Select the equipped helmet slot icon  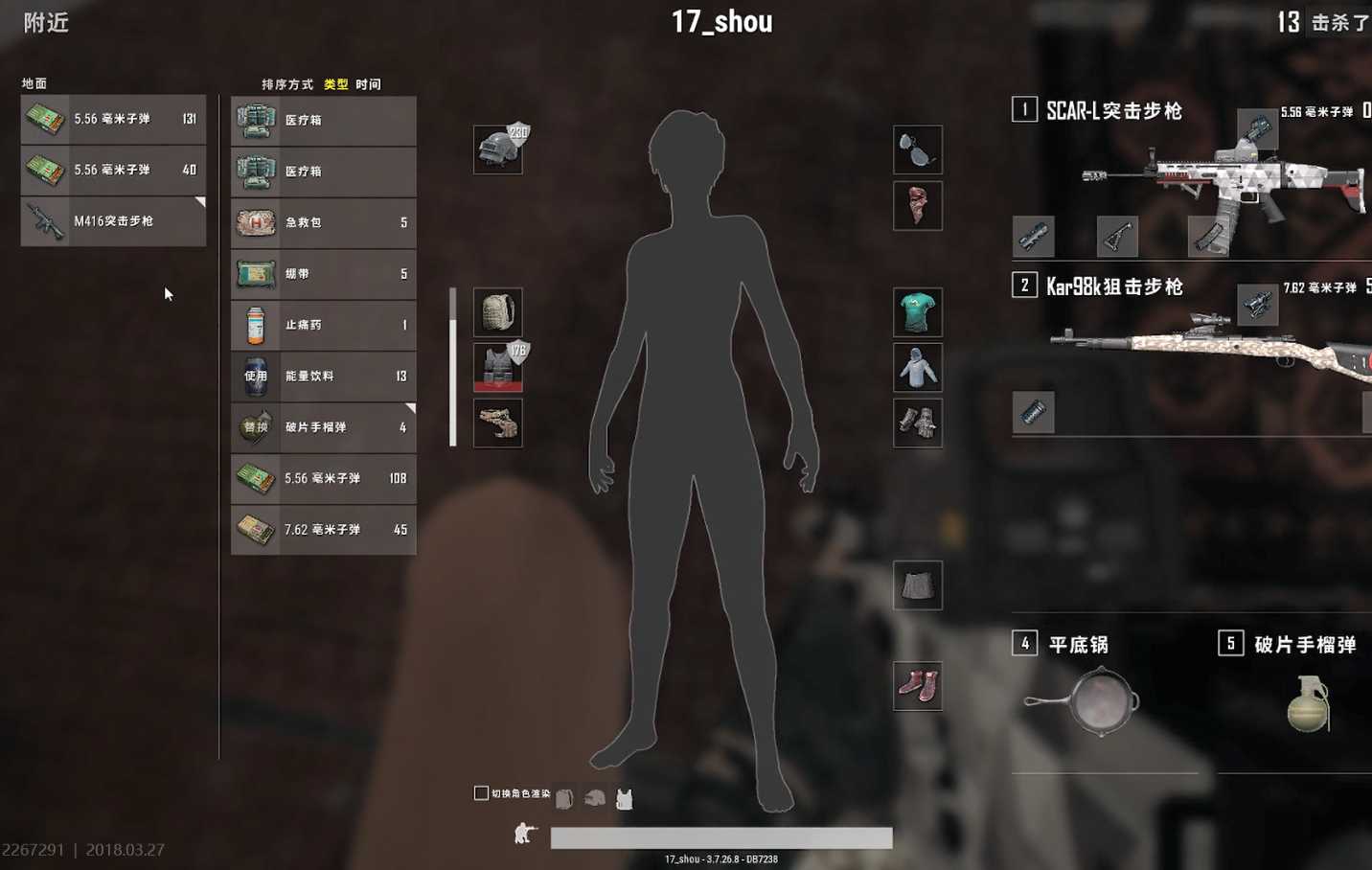point(496,149)
